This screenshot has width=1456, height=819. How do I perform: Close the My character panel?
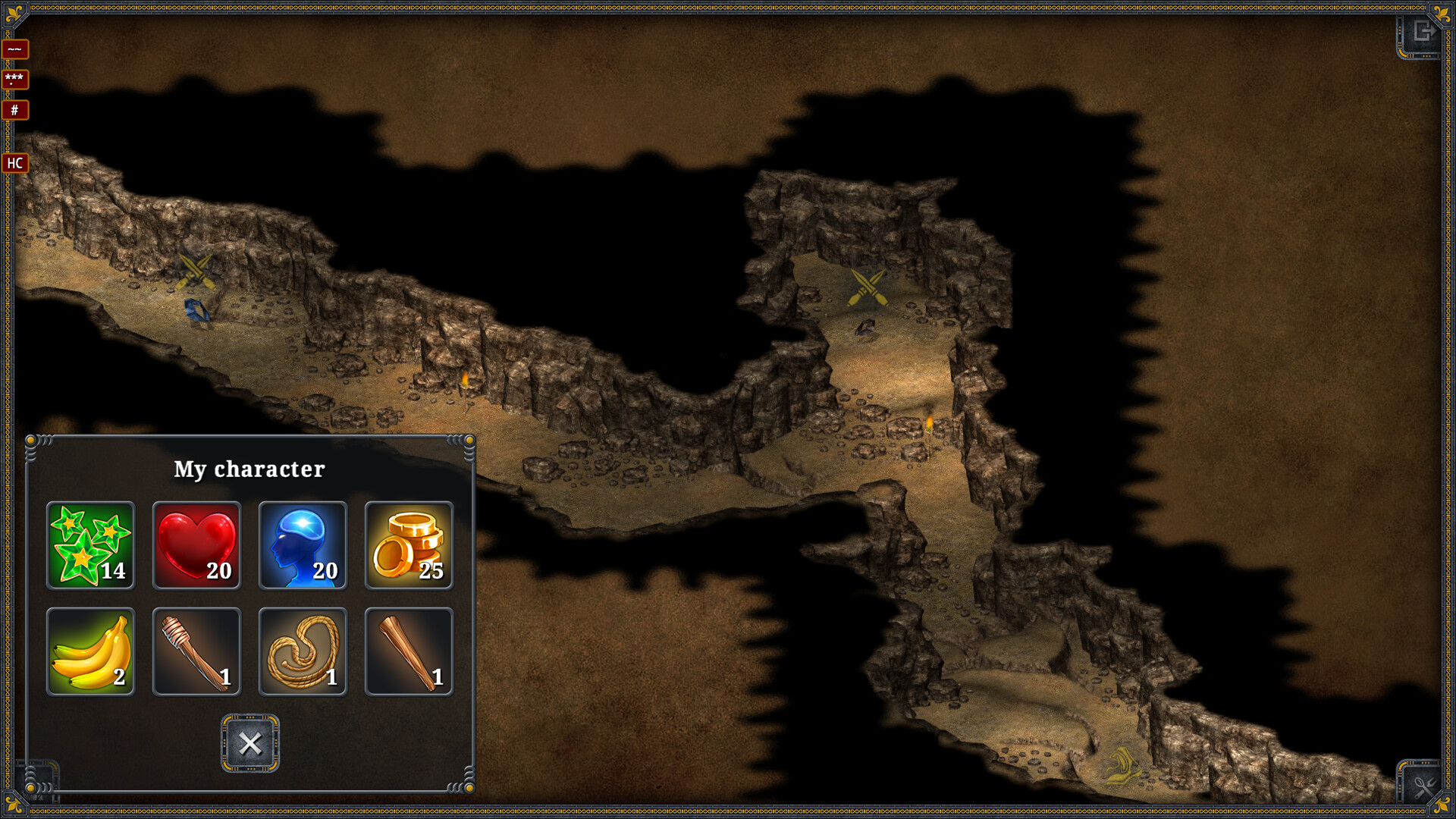249,743
